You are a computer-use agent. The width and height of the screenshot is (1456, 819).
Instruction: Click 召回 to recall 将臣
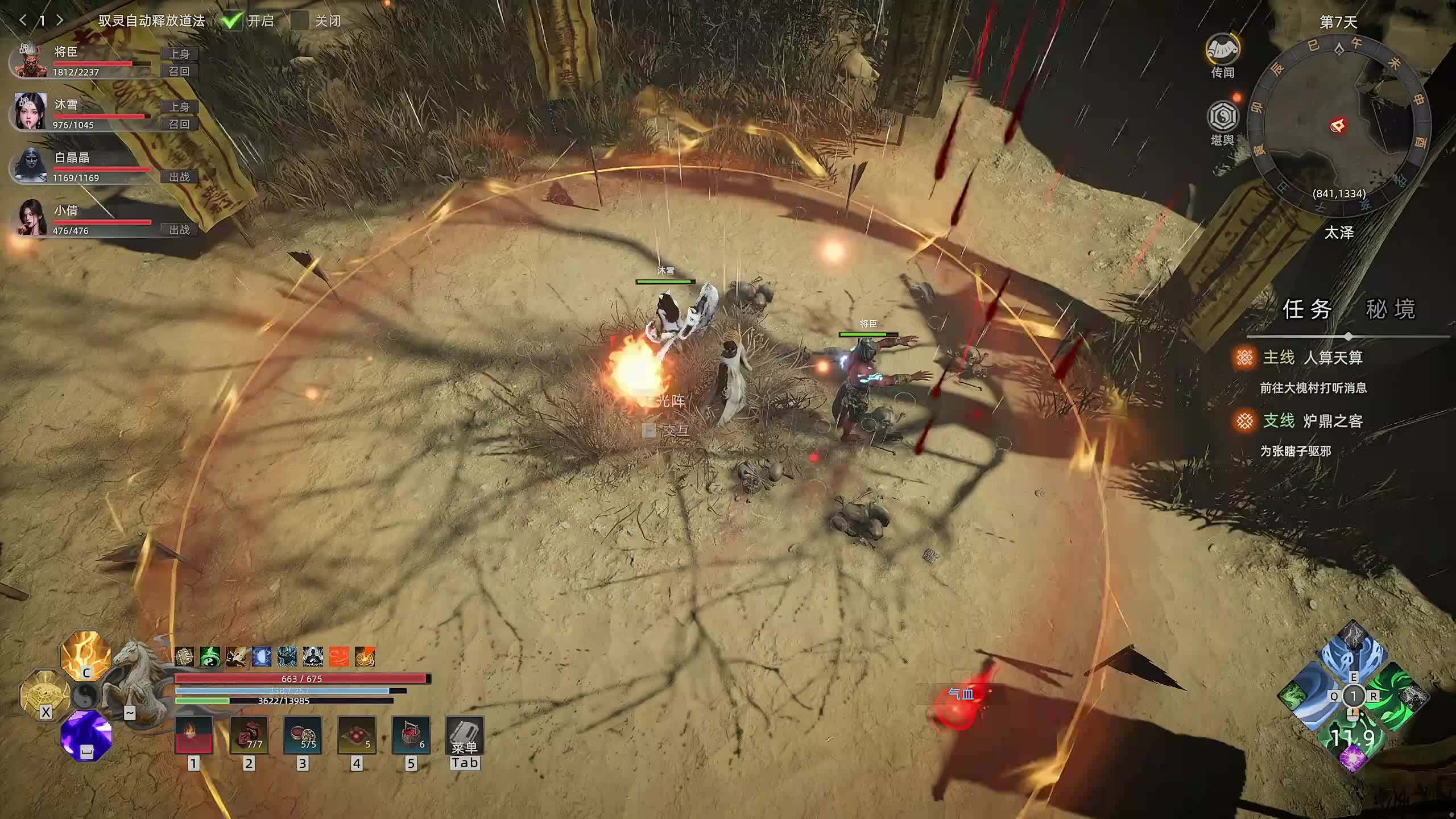179,71
